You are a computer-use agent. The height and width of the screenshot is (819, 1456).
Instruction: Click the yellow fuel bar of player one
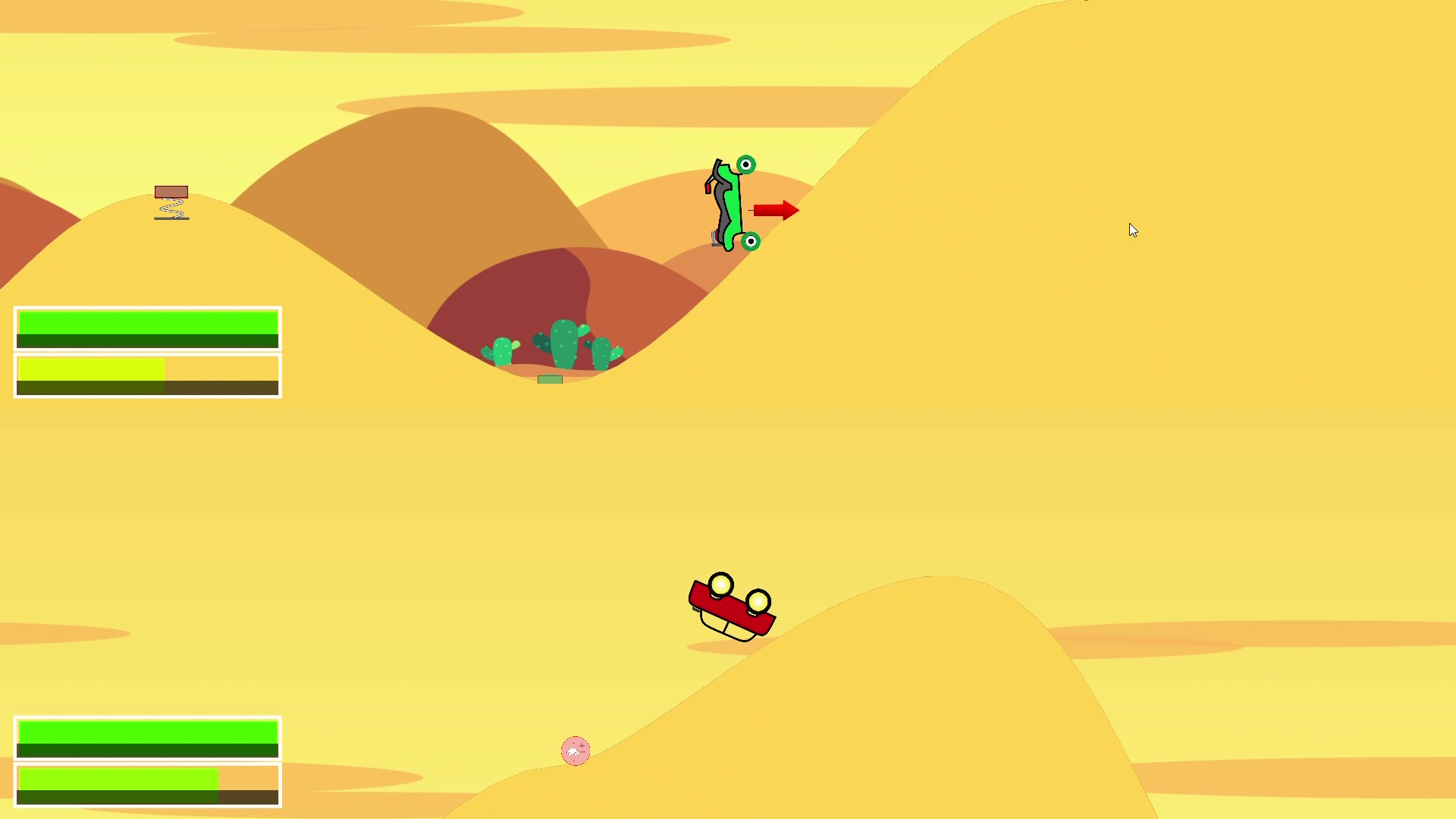click(89, 369)
